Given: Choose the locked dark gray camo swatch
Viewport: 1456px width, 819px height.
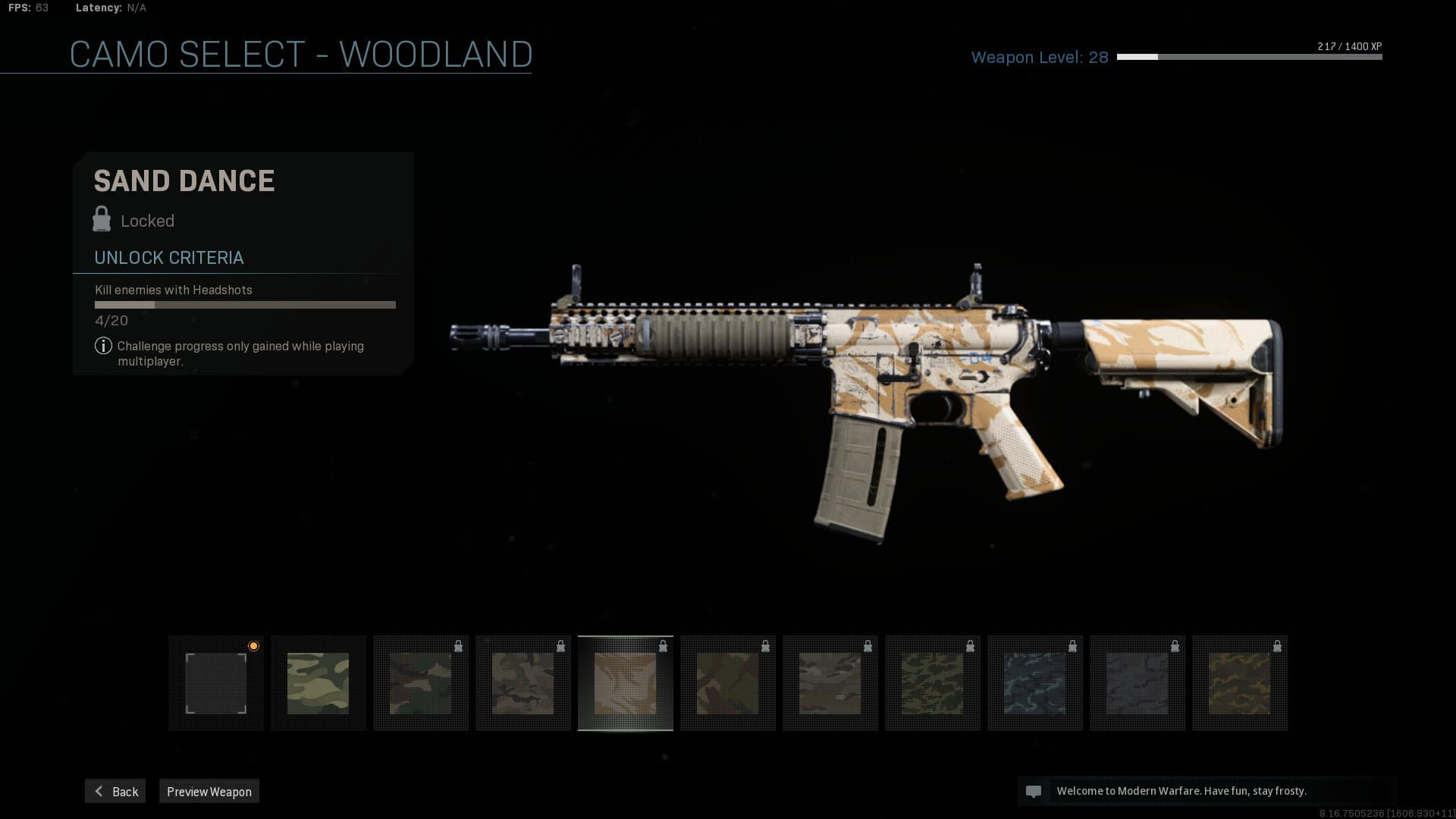Looking at the screenshot, I should 1137,683.
